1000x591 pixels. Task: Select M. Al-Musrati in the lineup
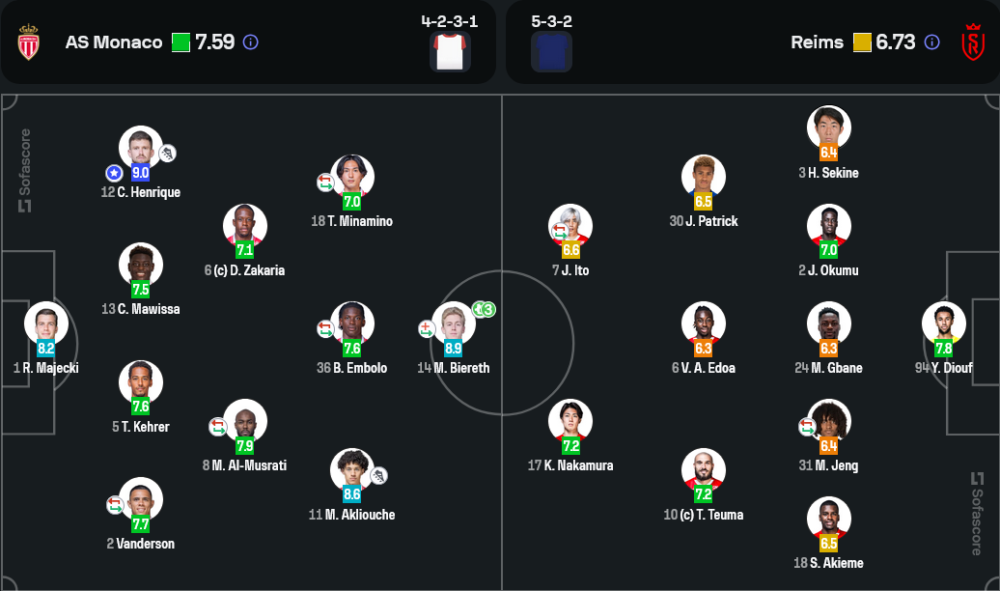click(x=245, y=421)
